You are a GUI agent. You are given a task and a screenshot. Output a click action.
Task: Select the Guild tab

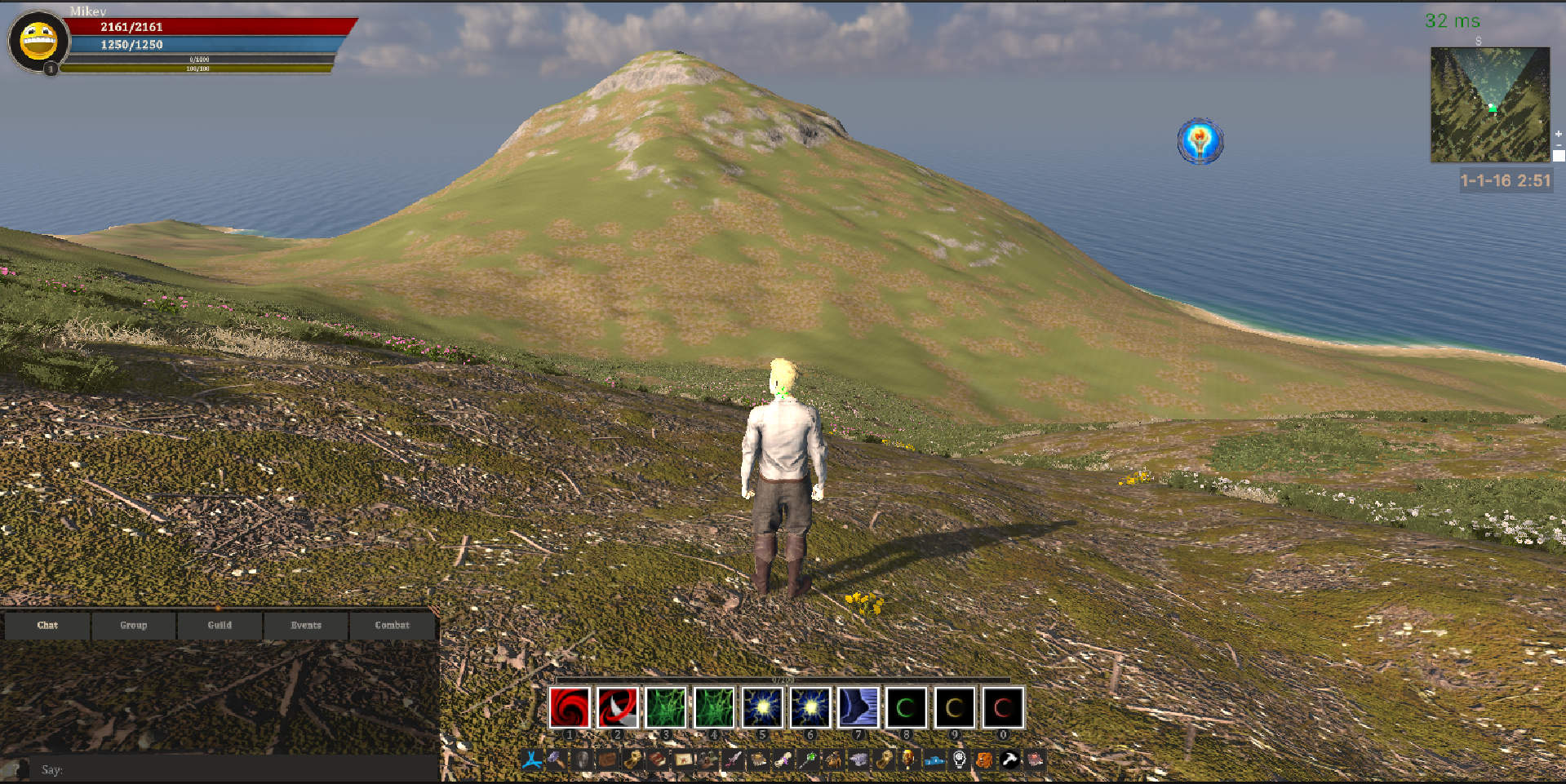tap(220, 625)
